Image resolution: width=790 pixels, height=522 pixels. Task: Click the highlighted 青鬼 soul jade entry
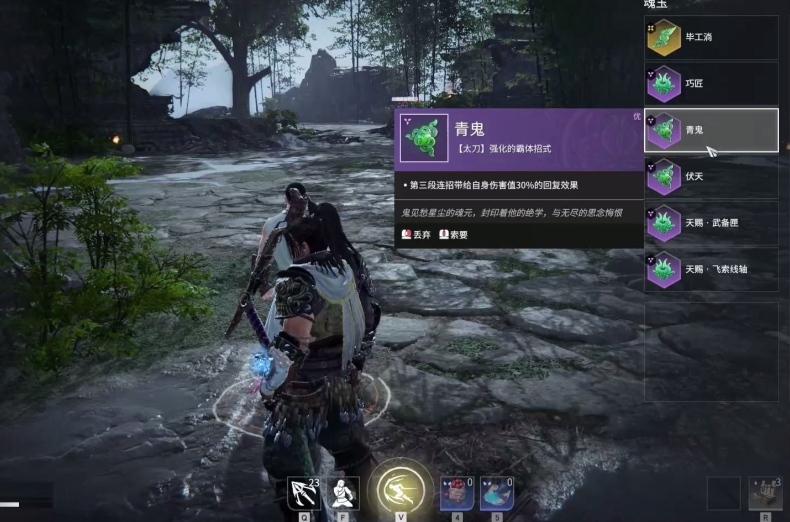(711, 130)
